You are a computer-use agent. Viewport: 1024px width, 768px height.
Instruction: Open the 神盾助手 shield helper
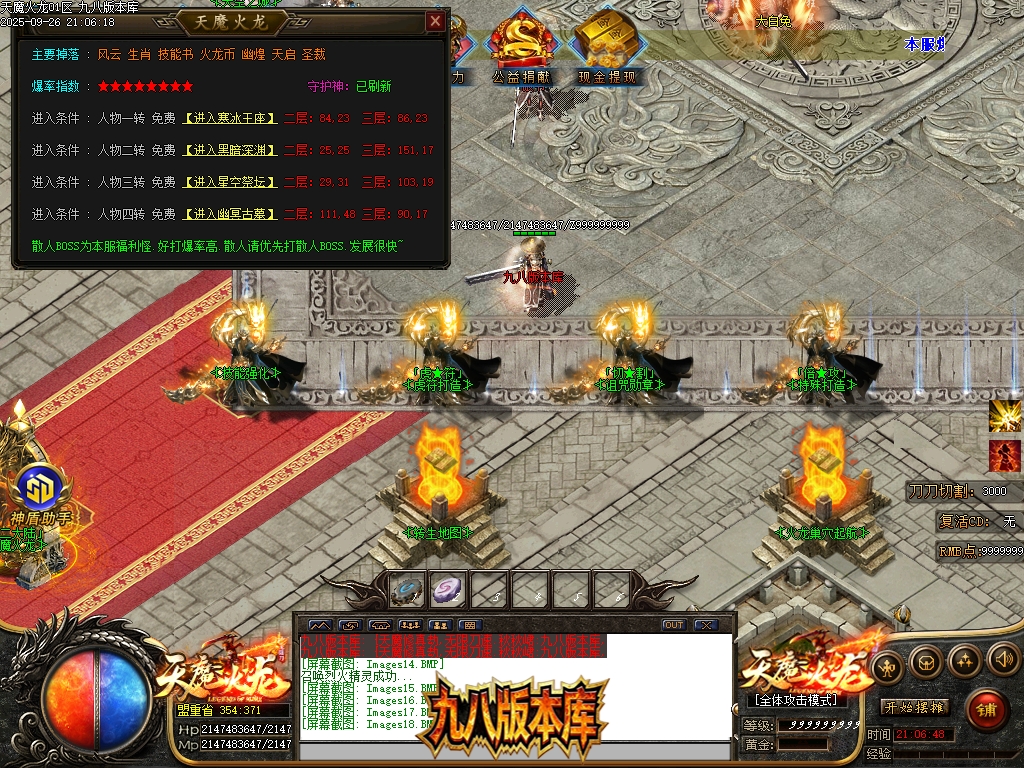tap(41, 490)
